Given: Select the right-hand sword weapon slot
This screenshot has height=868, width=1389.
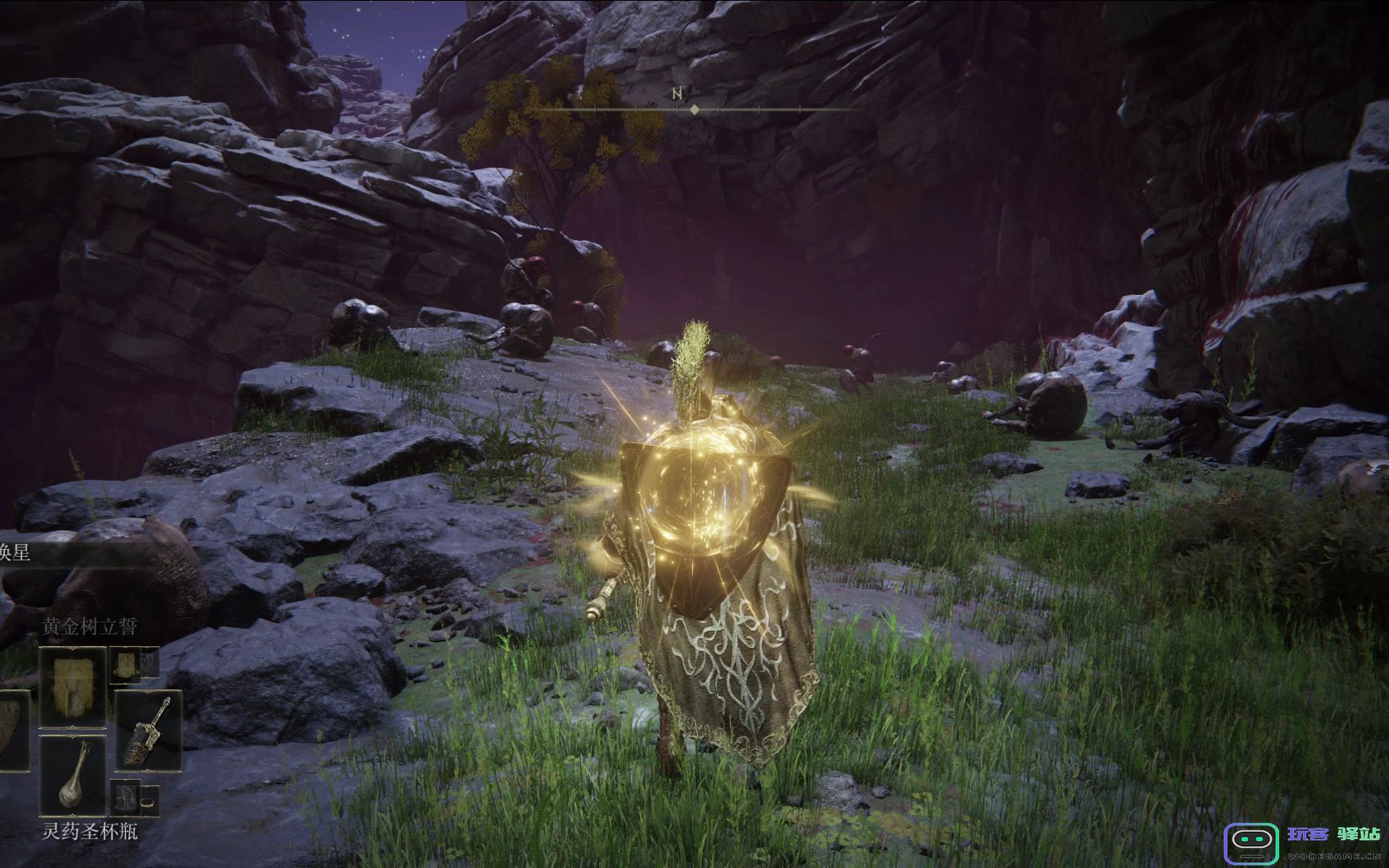Looking at the screenshot, I should 147,731.
